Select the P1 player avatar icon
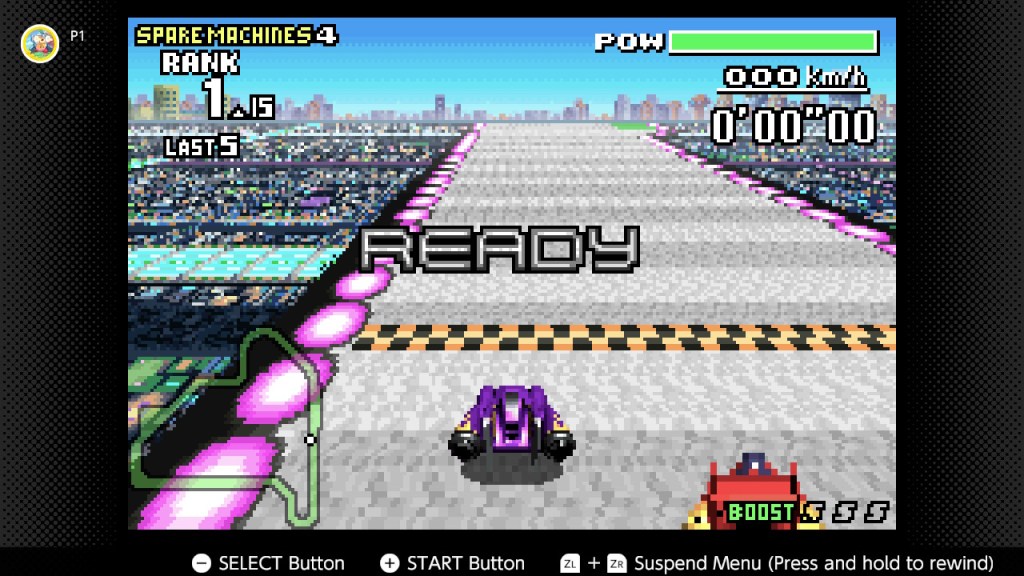The height and width of the screenshot is (576, 1024). coord(40,43)
